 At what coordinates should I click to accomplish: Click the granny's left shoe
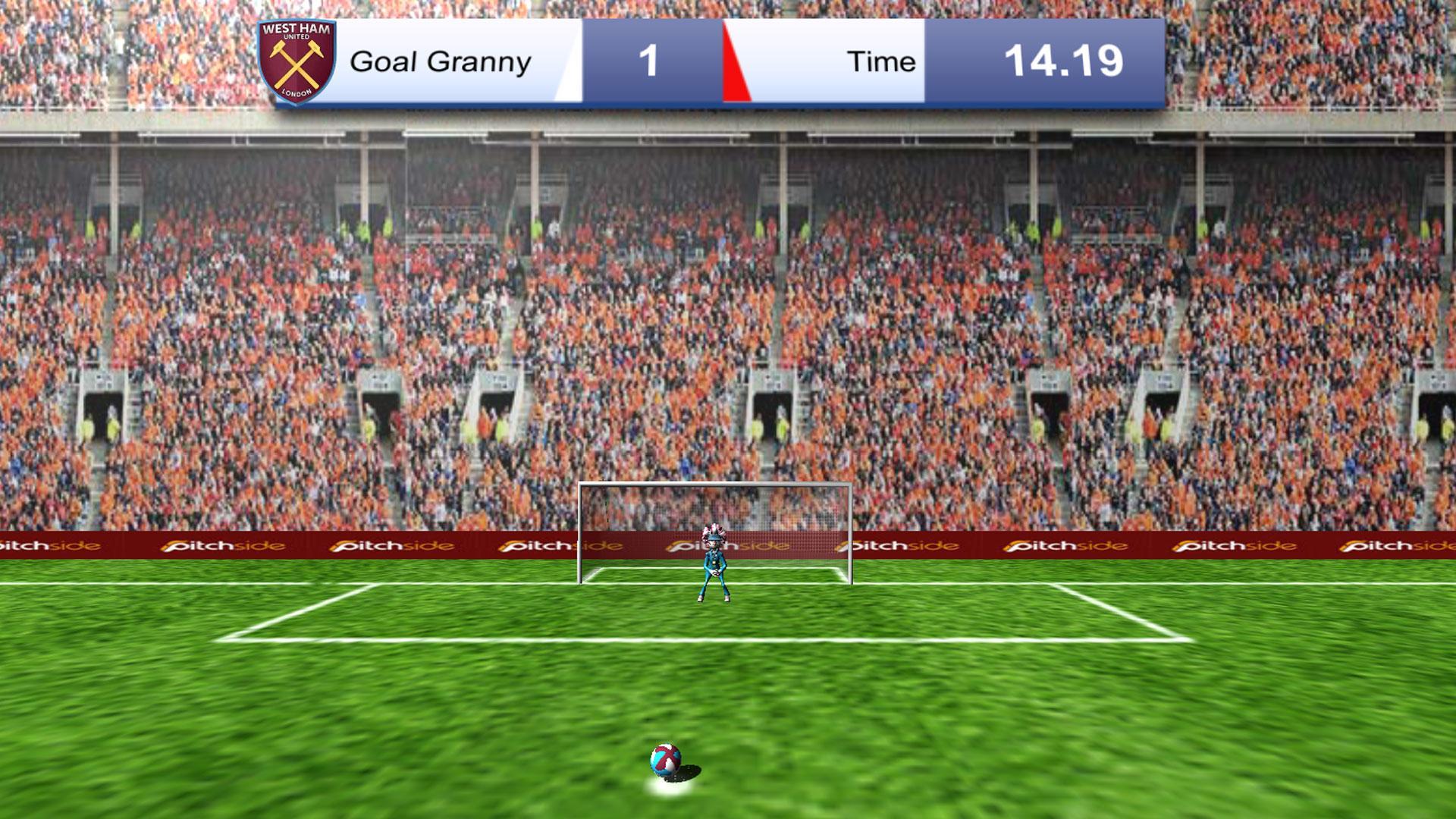pyautogui.click(x=700, y=599)
